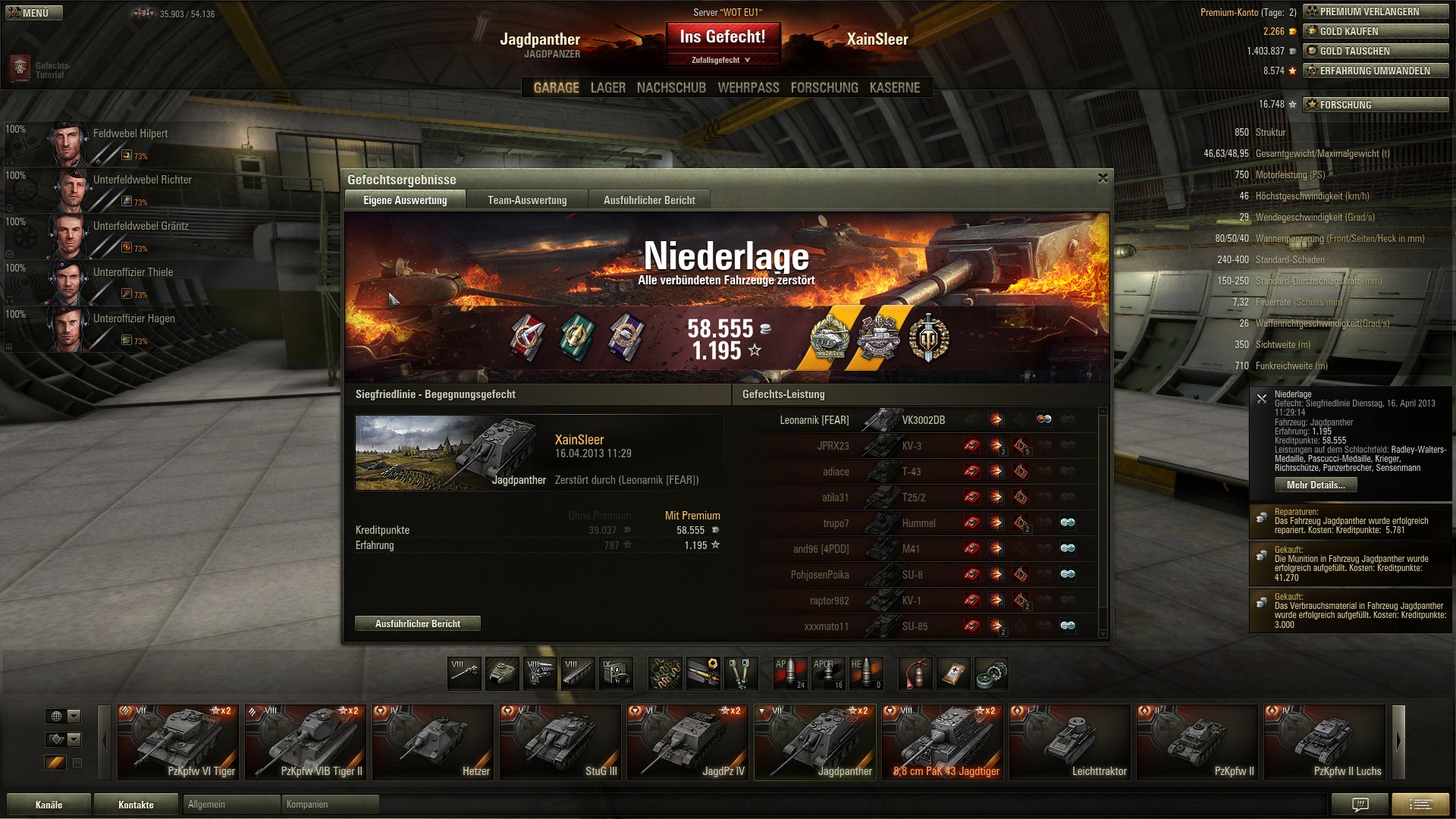
Task: Open the KASERNE barracks menu
Action: [895, 88]
